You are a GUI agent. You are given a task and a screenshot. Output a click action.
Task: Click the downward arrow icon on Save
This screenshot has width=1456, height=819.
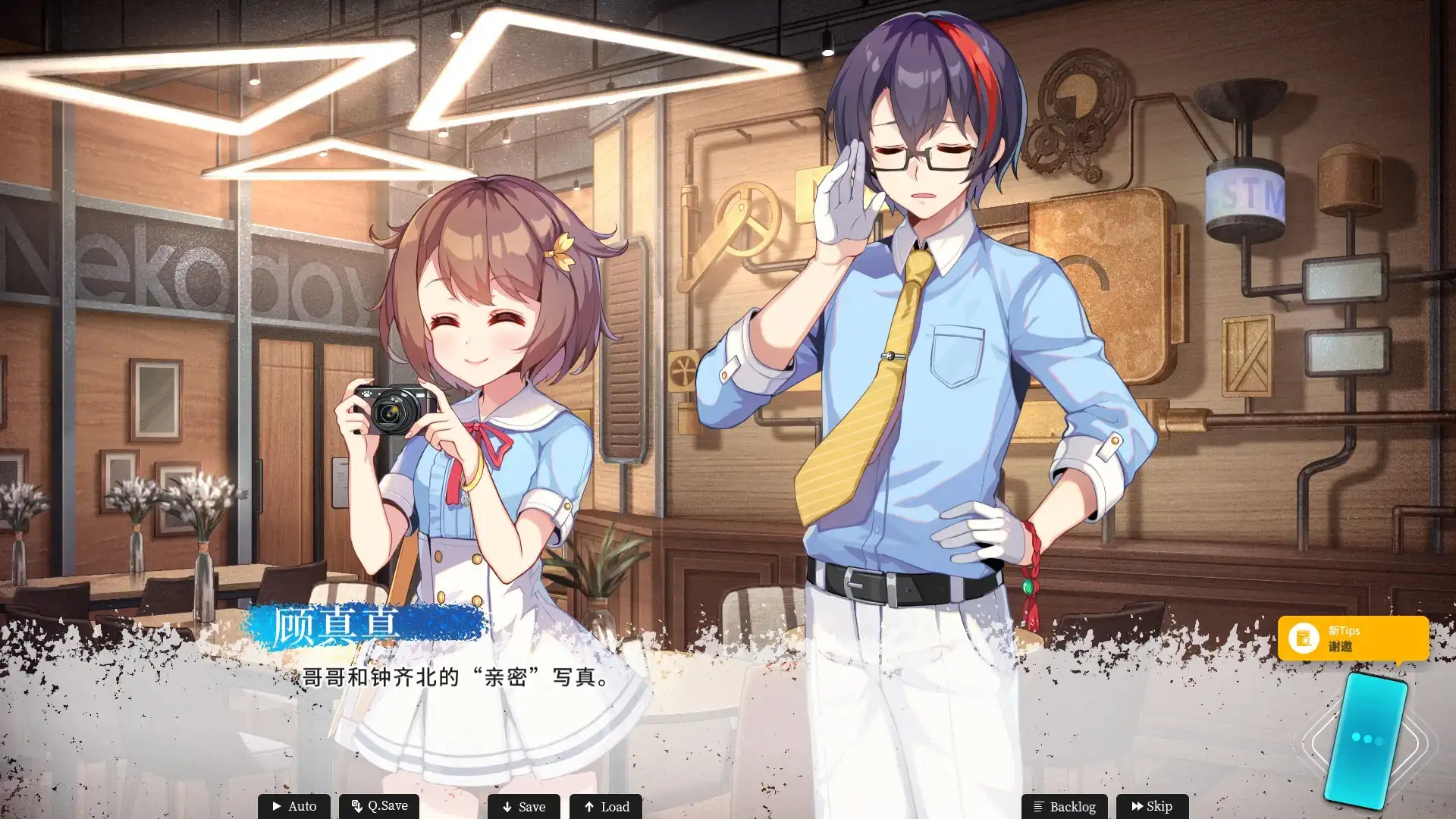click(x=507, y=807)
